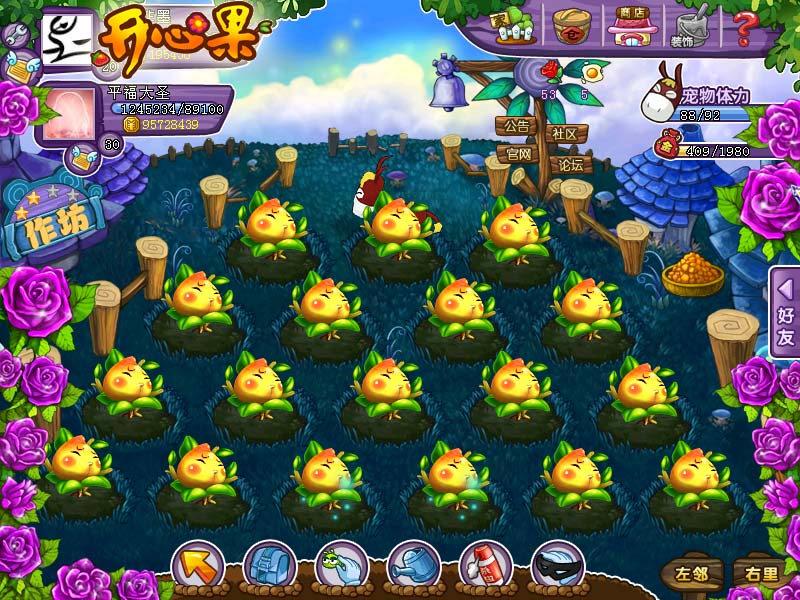Open the 论坛 forum sign
Viewport: 800px width, 600px height.
click(x=570, y=165)
